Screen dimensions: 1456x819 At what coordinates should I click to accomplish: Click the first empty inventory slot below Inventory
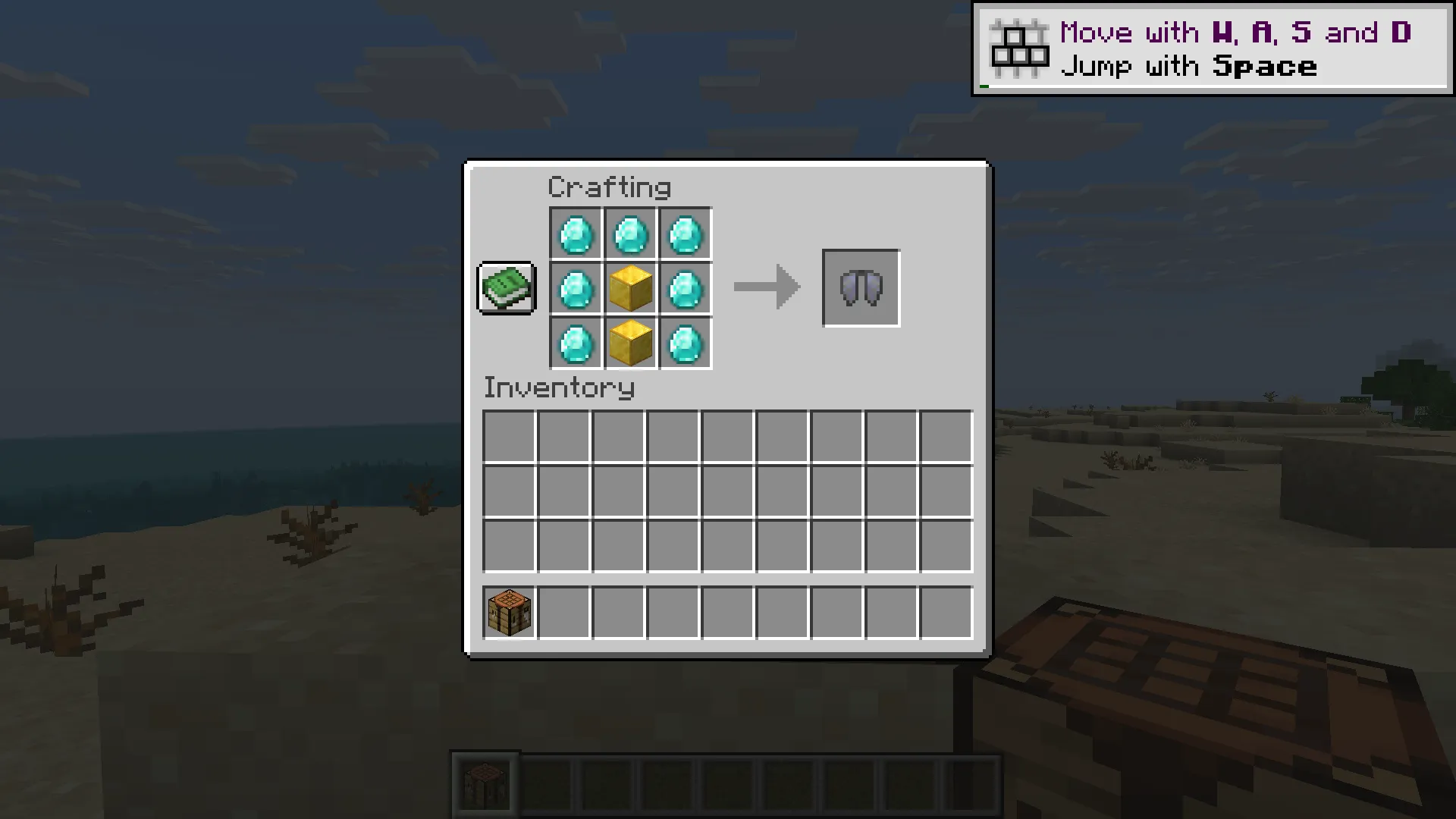(507, 433)
